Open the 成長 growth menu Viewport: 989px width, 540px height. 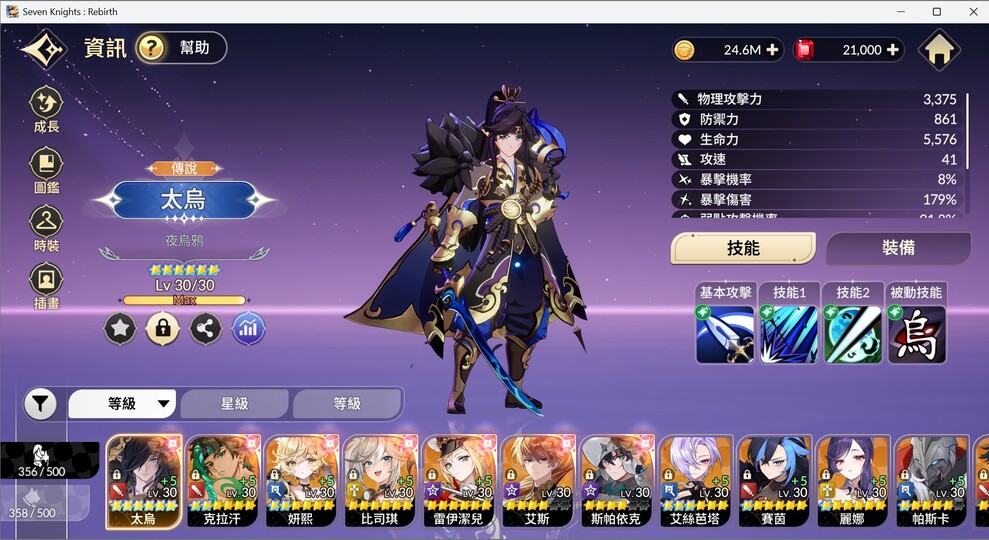pyautogui.click(x=46, y=109)
